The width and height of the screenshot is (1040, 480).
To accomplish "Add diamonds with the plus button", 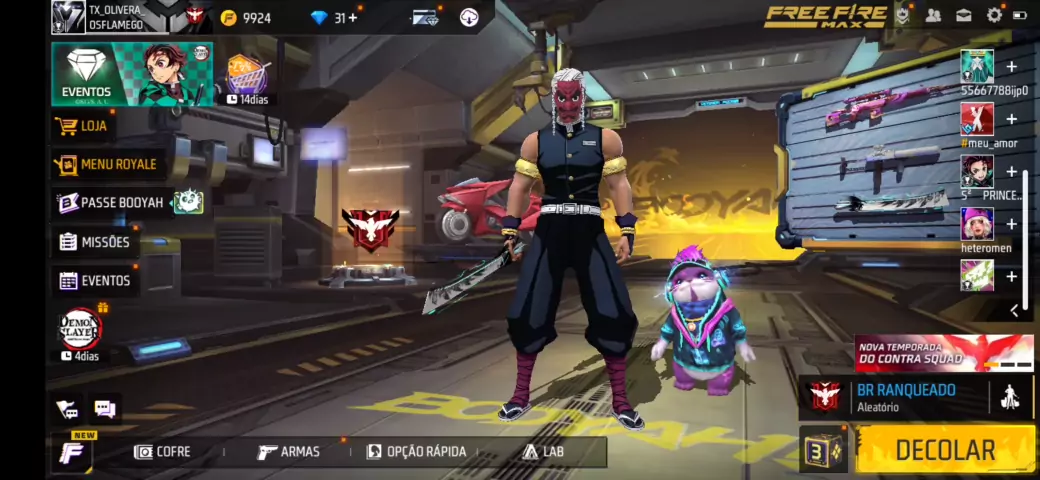I will [x=352, y=17].
